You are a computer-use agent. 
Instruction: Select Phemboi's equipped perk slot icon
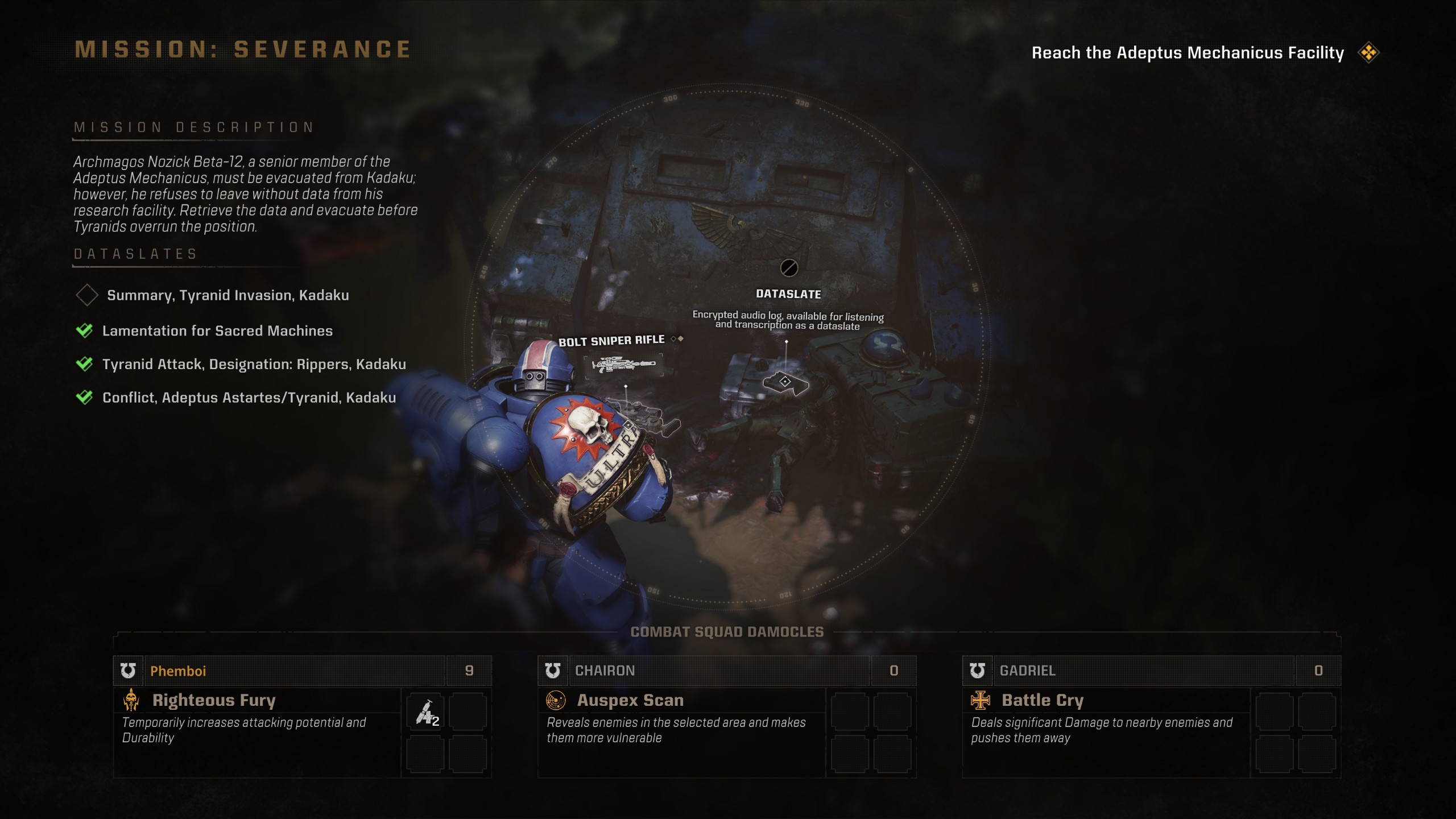pyautogui.click(x=426, y=712)
